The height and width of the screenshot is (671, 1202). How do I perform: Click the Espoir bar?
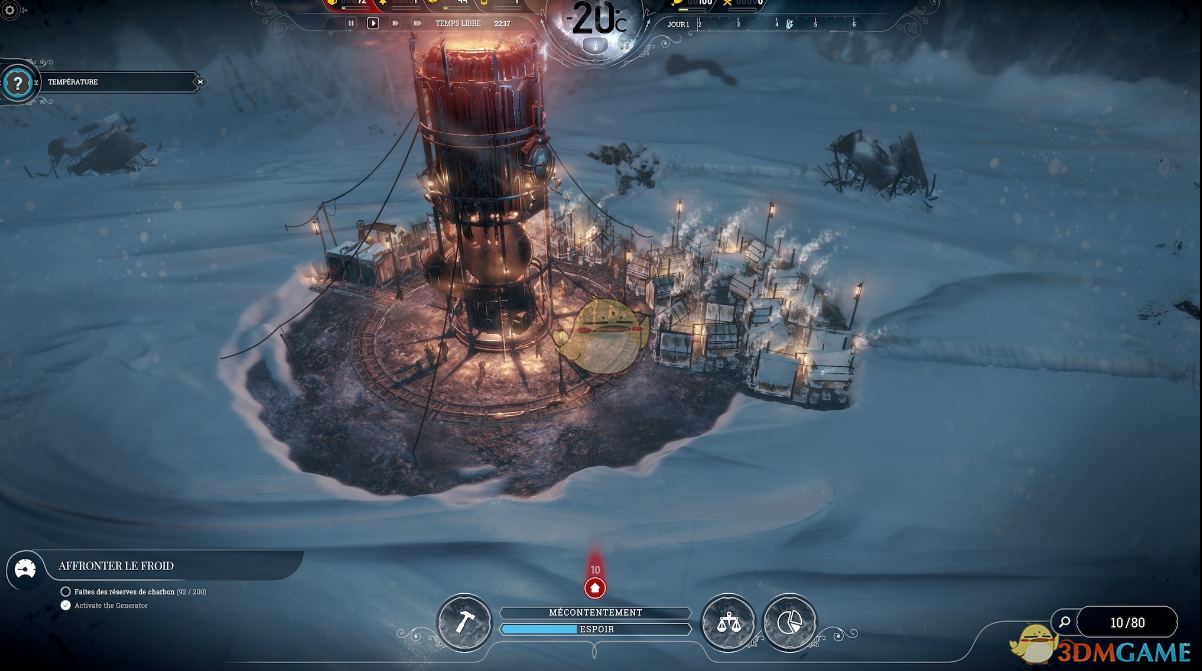595,629
